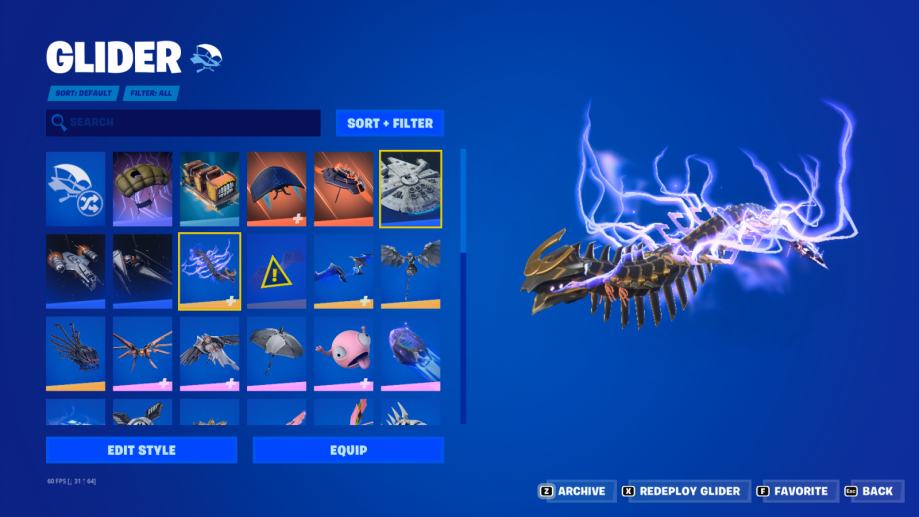Select the dark blue manta glider

coord(276,189)
